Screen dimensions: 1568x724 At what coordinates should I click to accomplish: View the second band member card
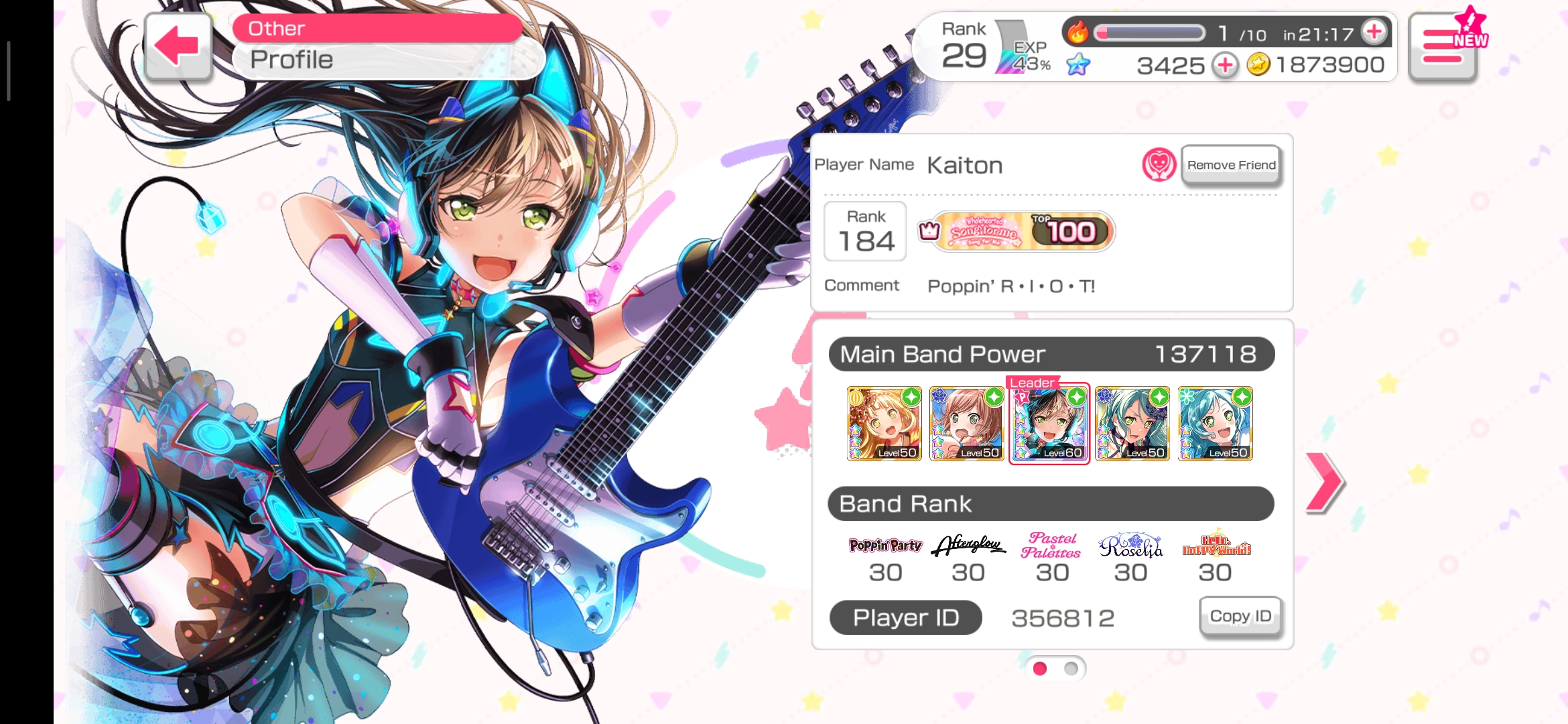tap(967, 424)
